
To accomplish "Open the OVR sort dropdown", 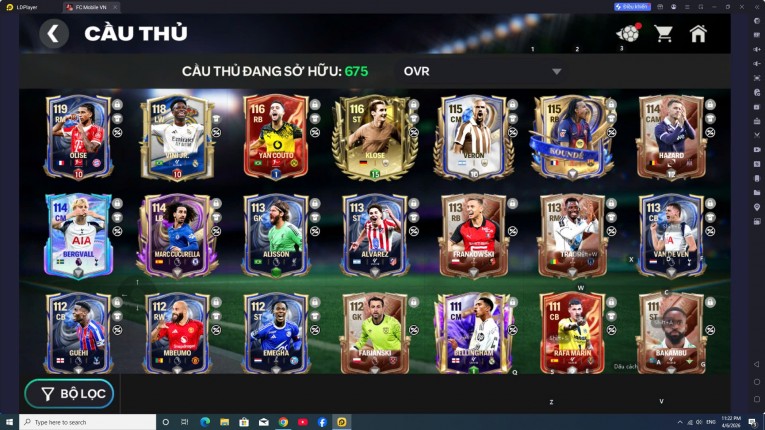I will point(557,72).
